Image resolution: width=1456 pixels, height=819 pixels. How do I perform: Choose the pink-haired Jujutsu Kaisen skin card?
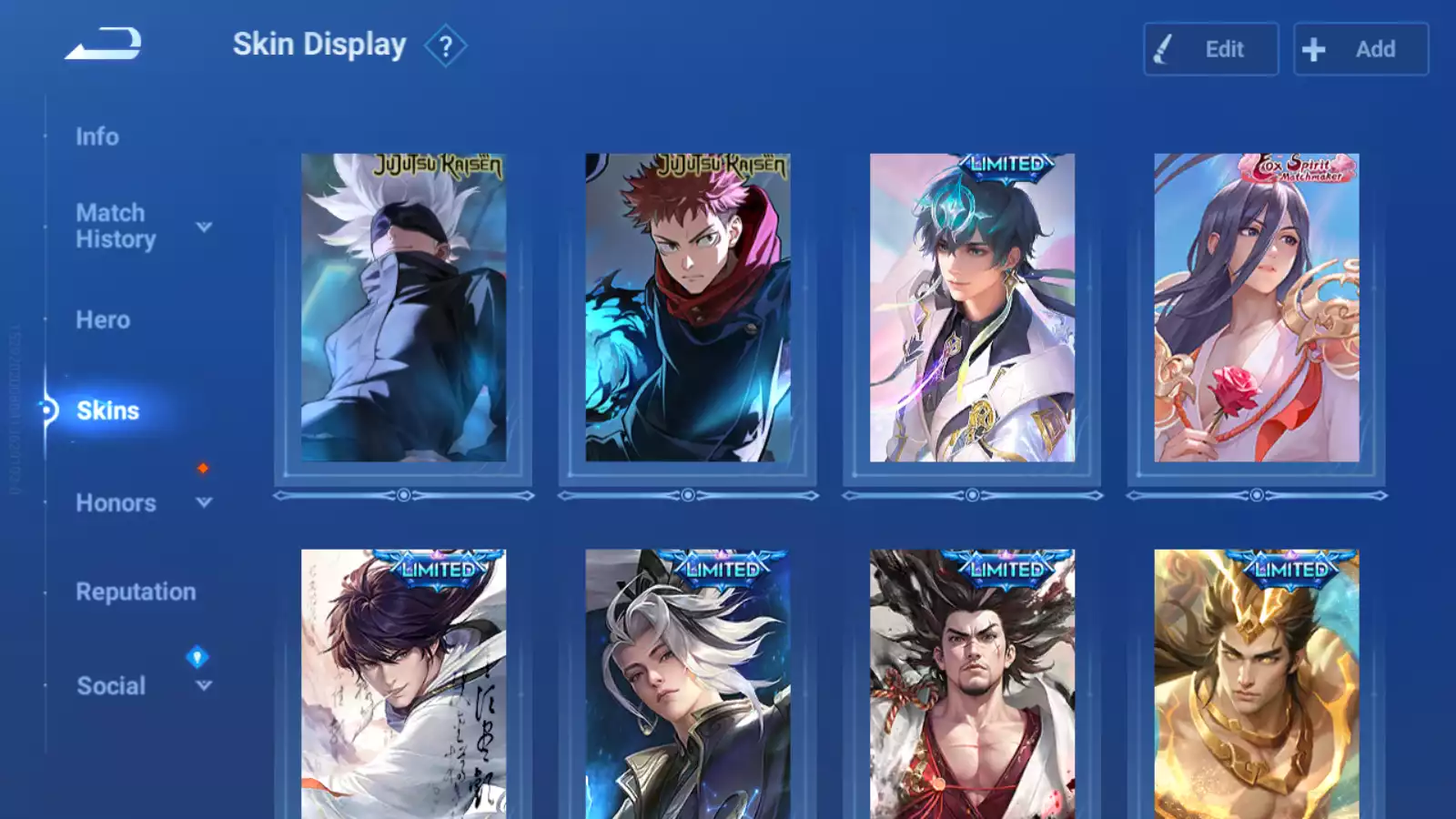[687, 308]
